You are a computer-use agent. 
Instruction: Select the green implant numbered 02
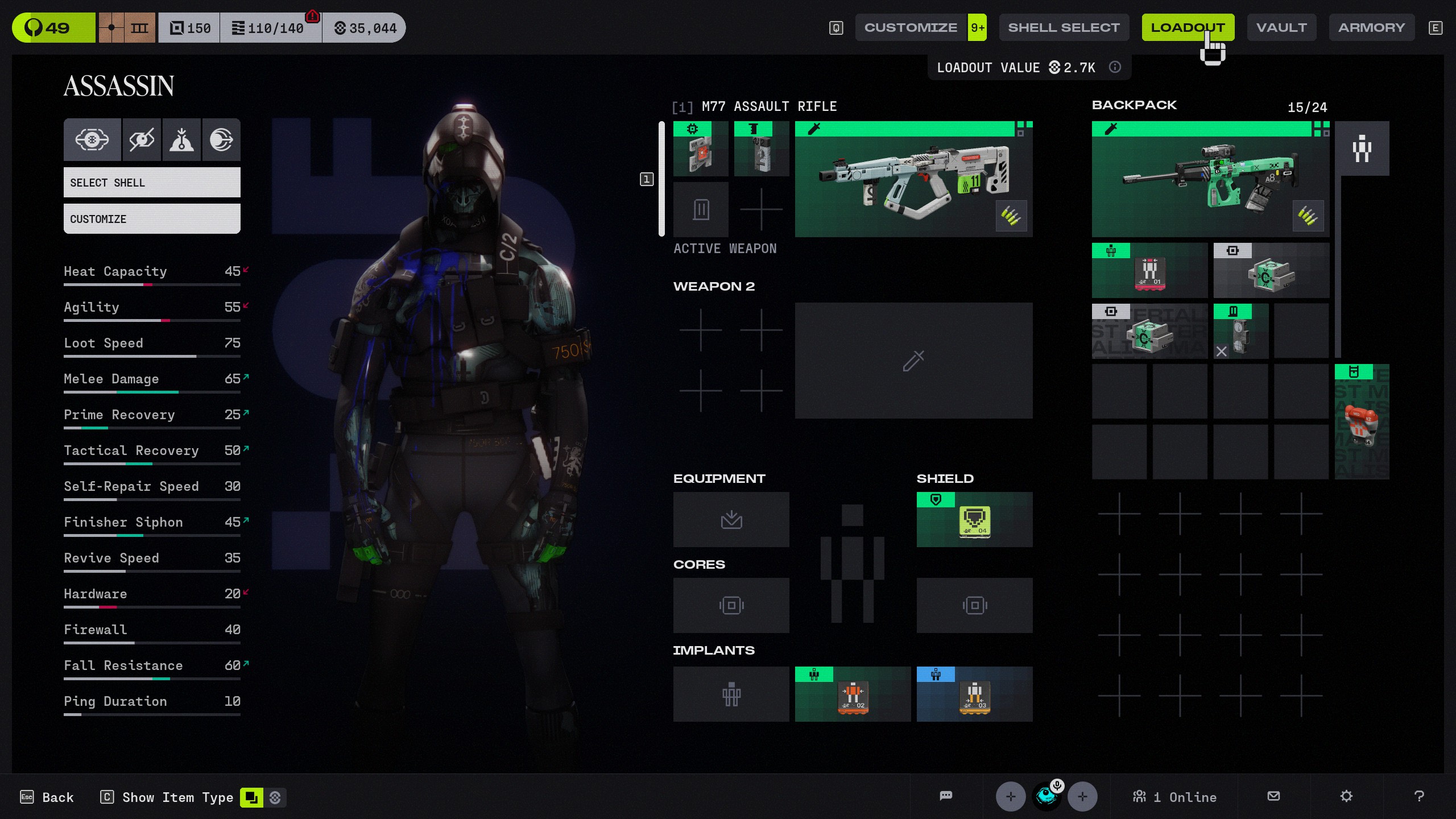coord(853,694)
